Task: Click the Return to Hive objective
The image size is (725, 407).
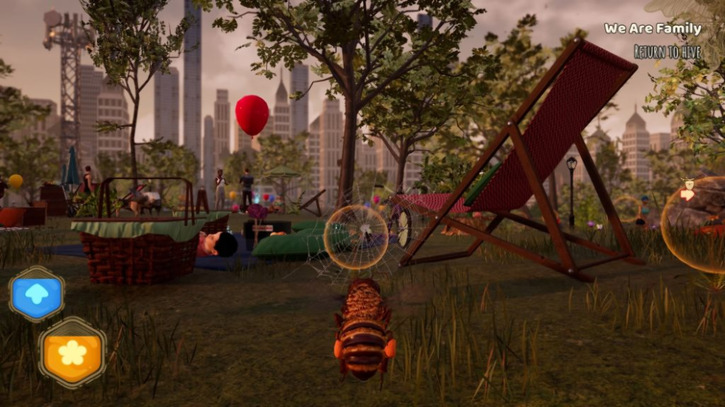Action: (667, 50)
